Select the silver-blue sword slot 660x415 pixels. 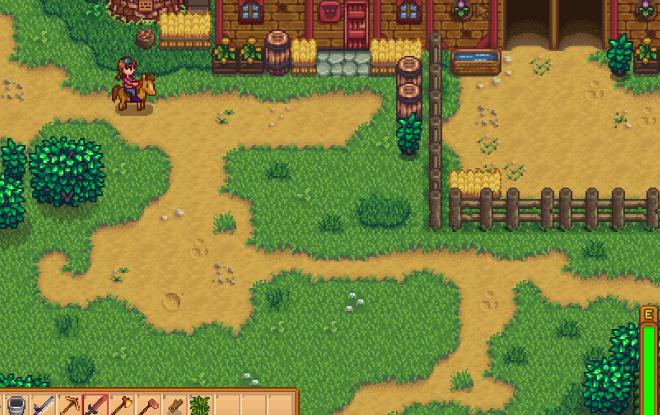click(43, 406)
